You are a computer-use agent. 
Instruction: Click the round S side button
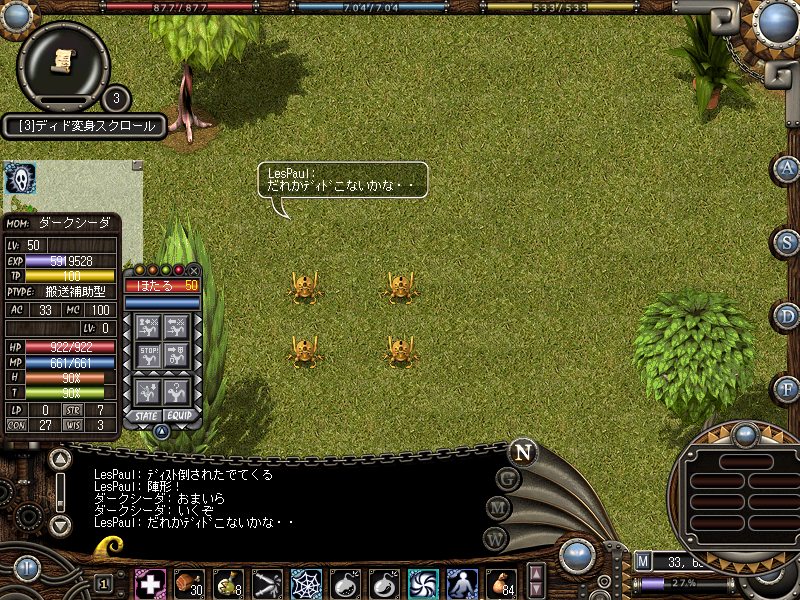(788, 242)
